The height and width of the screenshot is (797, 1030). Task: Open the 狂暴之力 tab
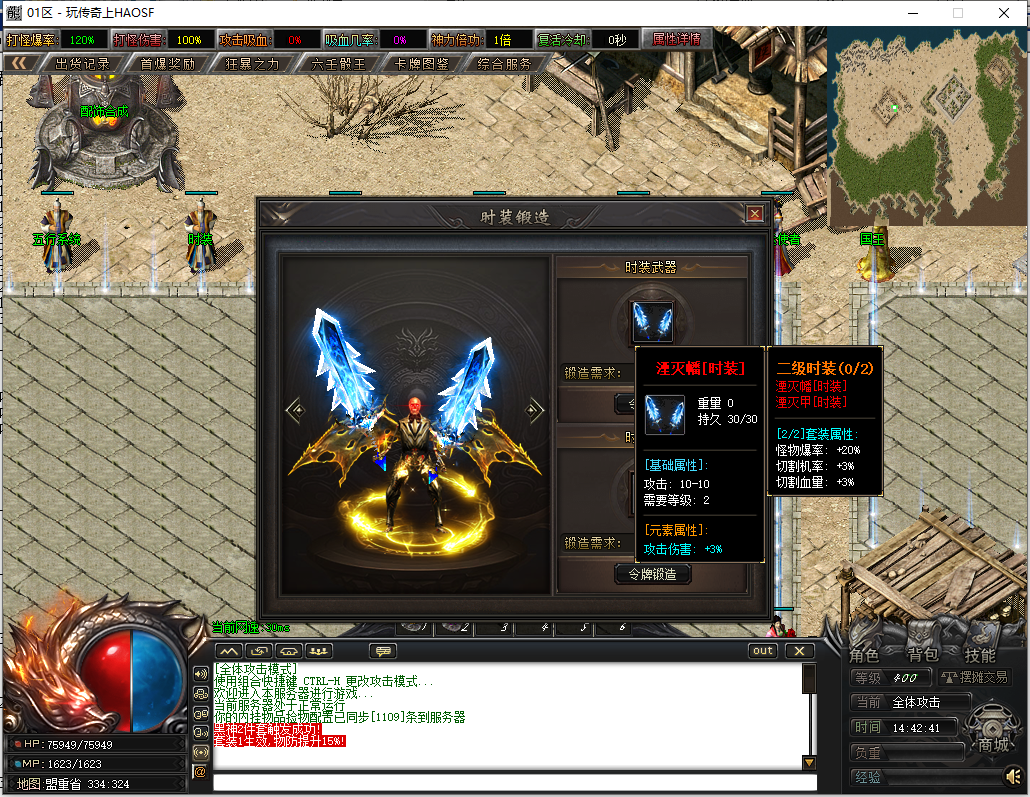tap(252, 63)
